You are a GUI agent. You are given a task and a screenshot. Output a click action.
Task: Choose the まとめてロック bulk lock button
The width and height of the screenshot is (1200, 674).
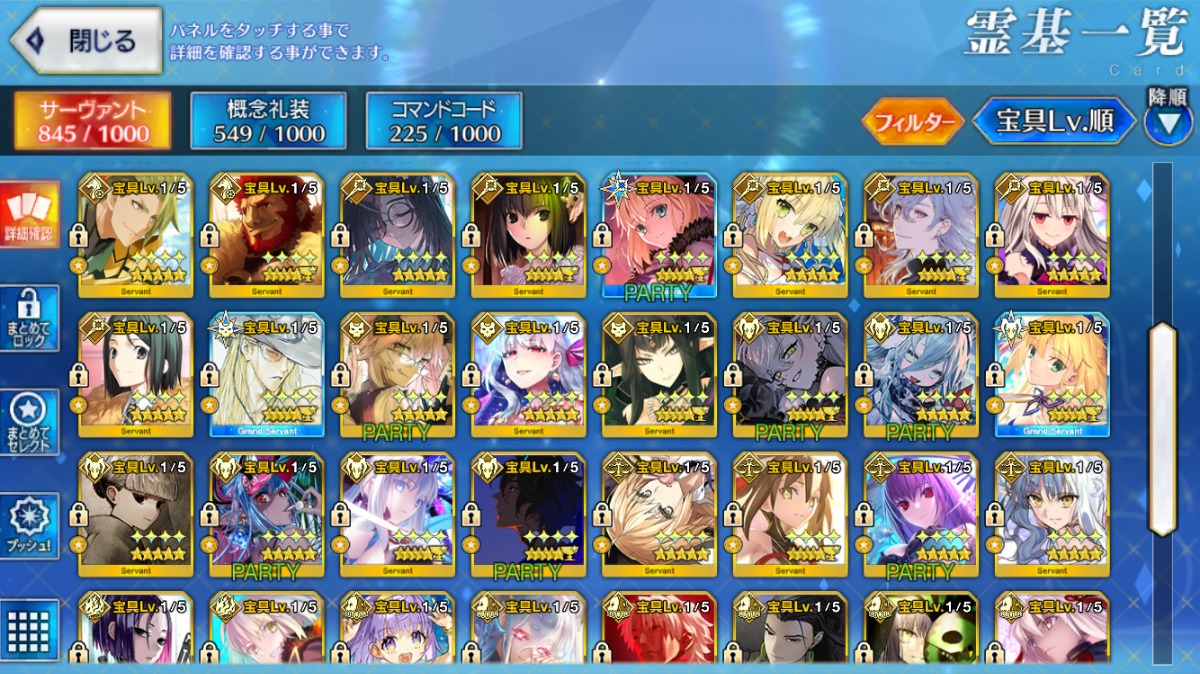pyautogui.click(x=29, y=319)
